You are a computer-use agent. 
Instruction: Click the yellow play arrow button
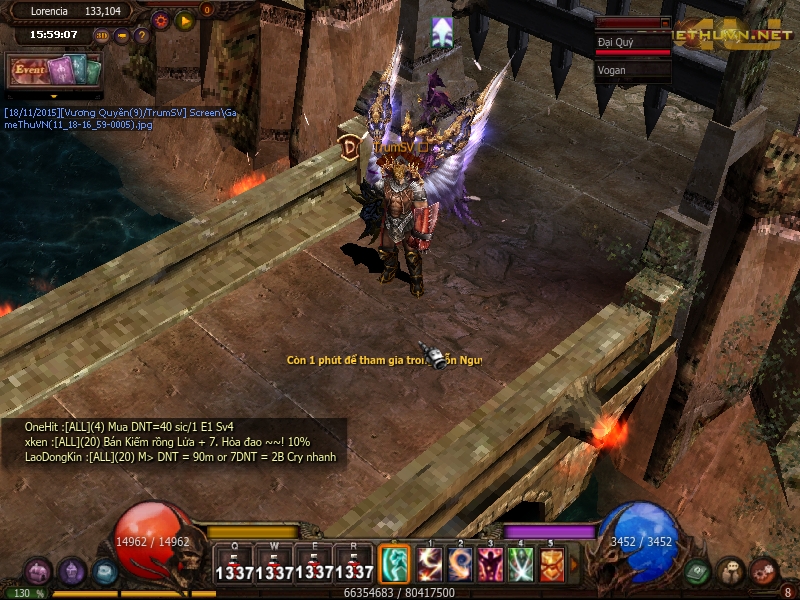tap(184, 19)
